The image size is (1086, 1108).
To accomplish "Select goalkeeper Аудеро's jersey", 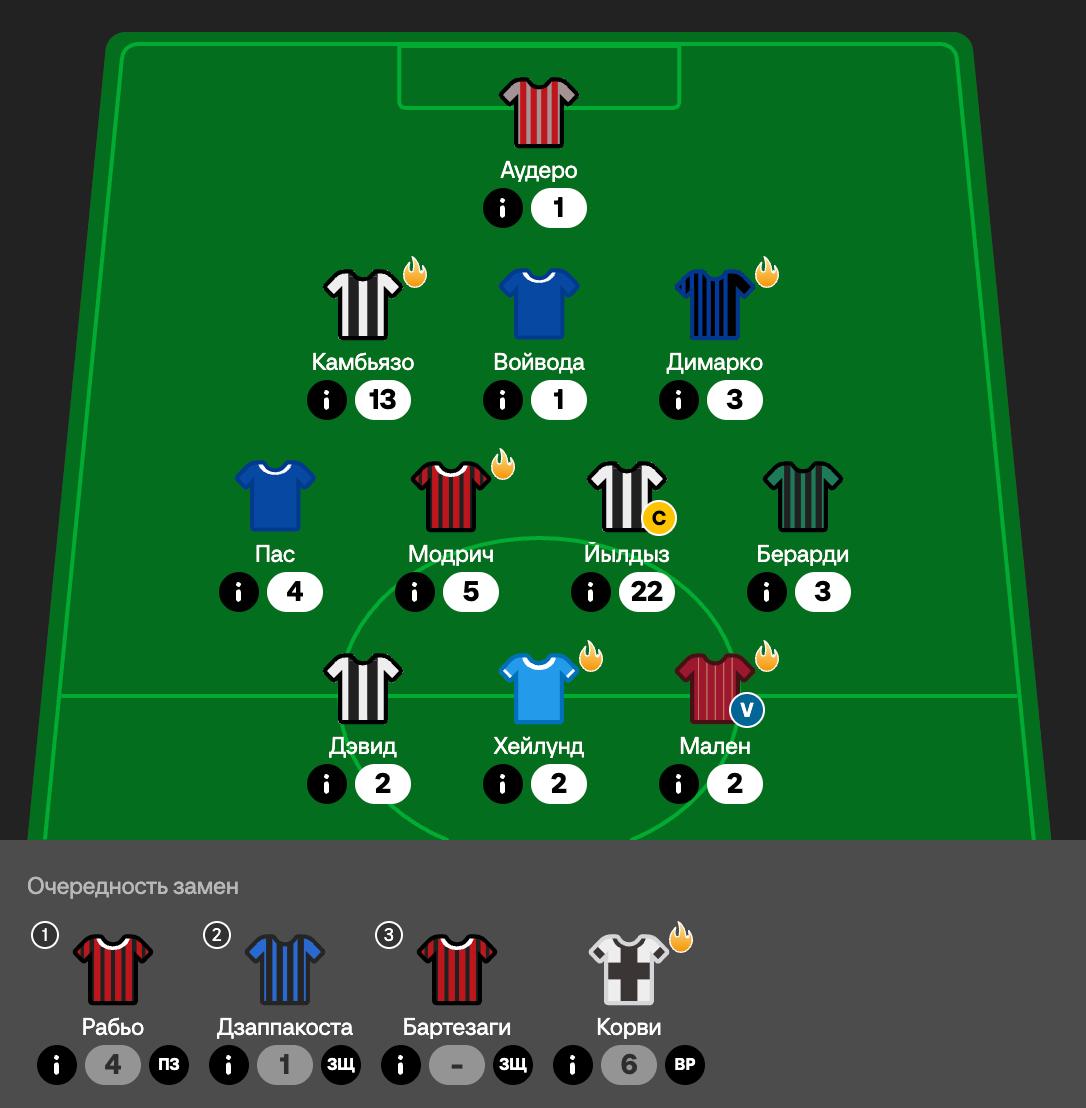I will point(539,113).
